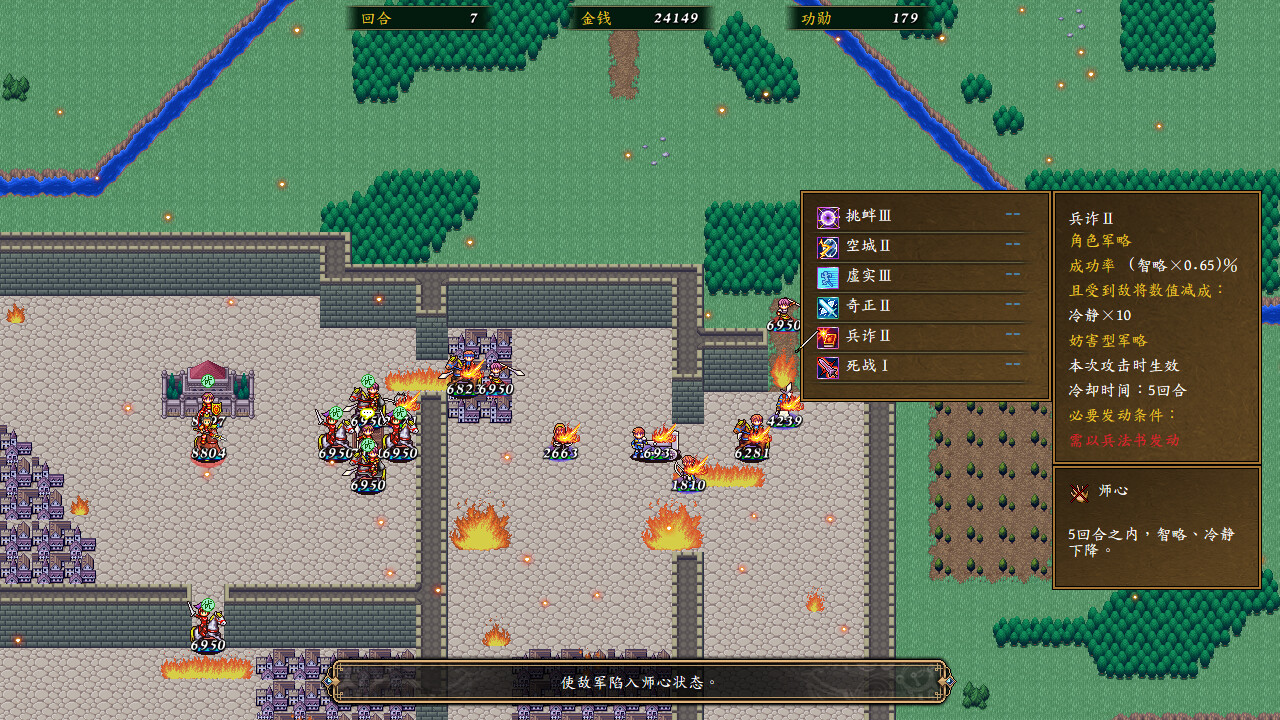Select the 兵诈II skill icon
Image resolution: width=1280 pixels, height=720 pixels.
pyautogui.click(x=828, y=337)
